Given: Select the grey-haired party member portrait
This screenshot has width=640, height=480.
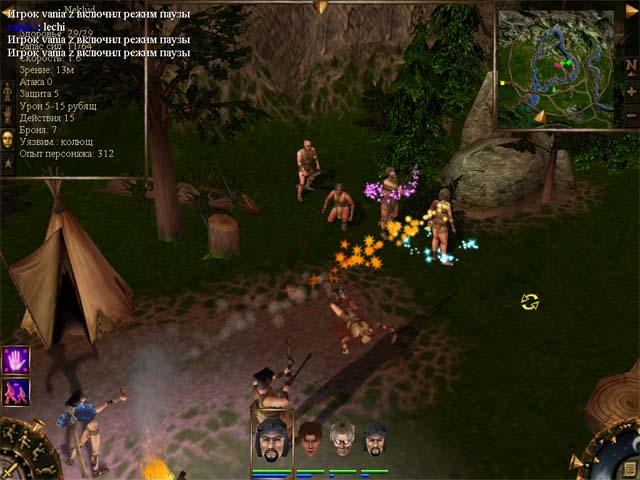Looking at the screenshot, I should click(343, 439).
